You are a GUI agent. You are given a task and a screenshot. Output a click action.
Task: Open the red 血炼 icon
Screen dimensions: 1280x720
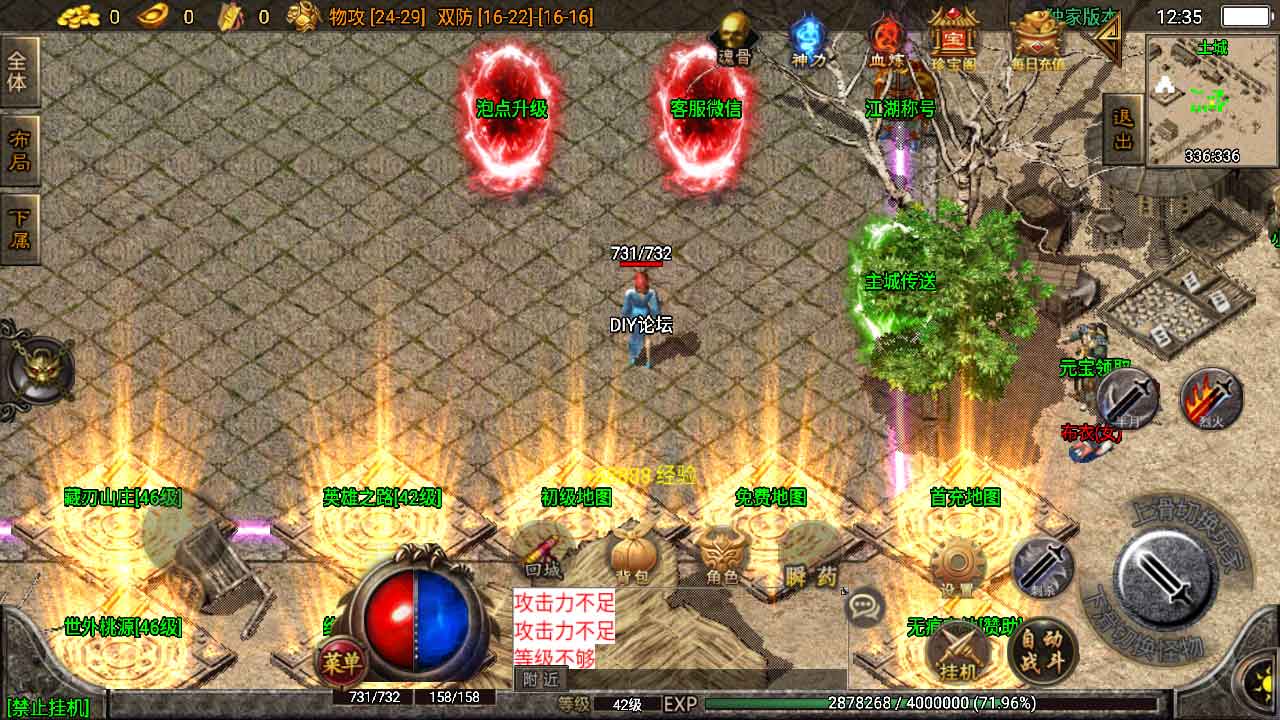click(886, 40)
